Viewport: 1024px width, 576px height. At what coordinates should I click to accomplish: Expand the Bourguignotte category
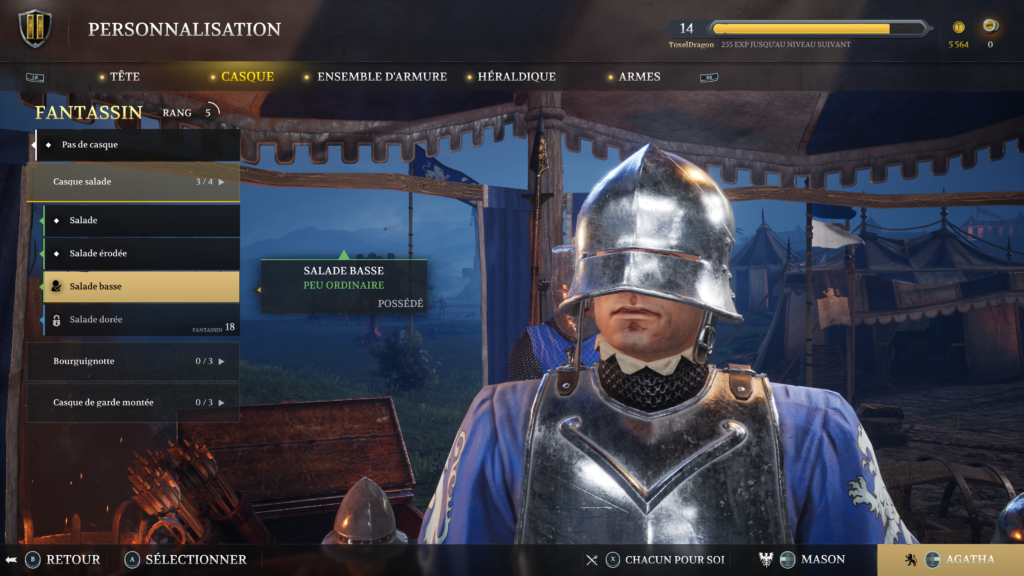pos(133,361)
